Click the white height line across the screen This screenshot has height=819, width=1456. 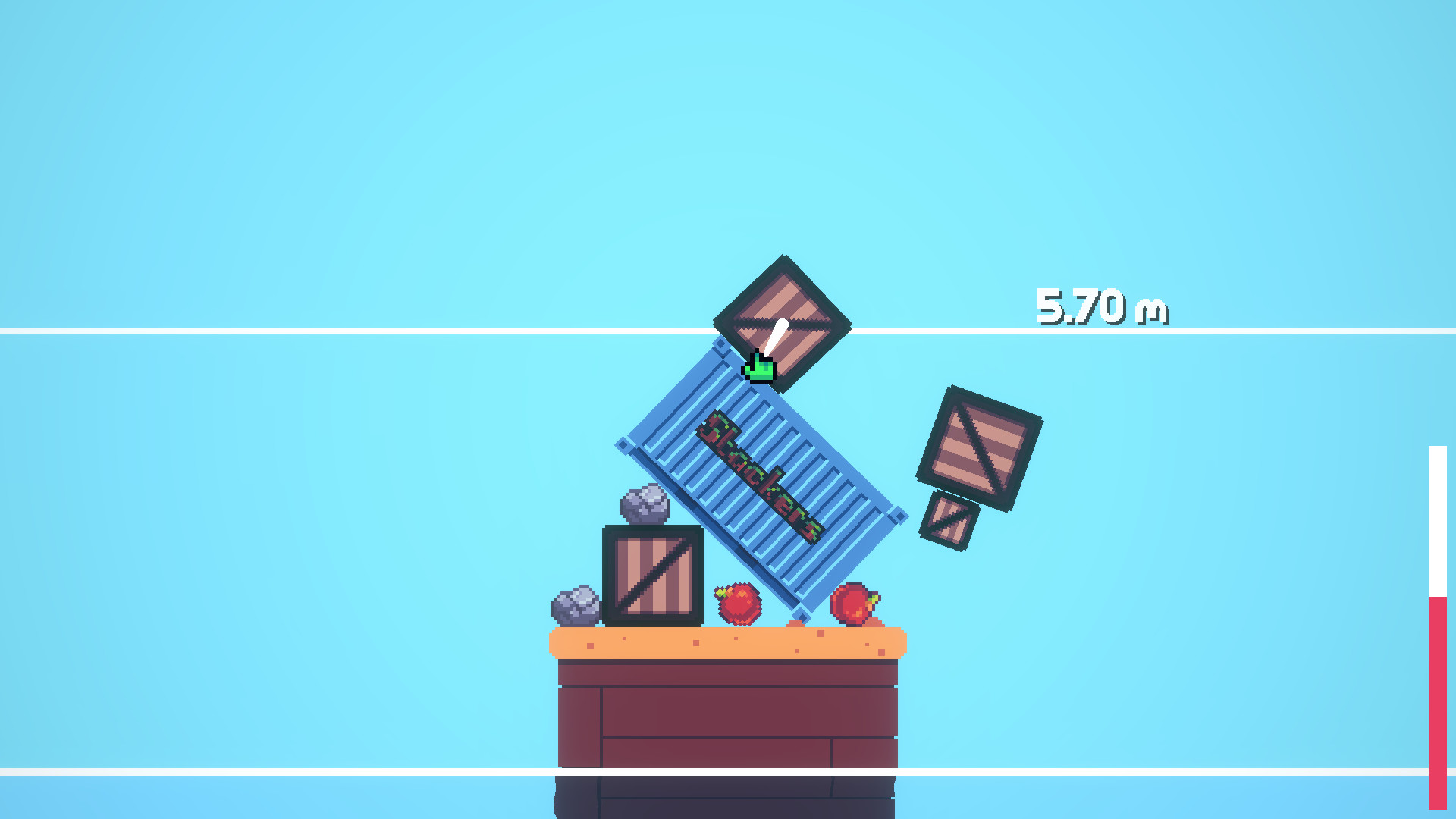click(303, 329)
